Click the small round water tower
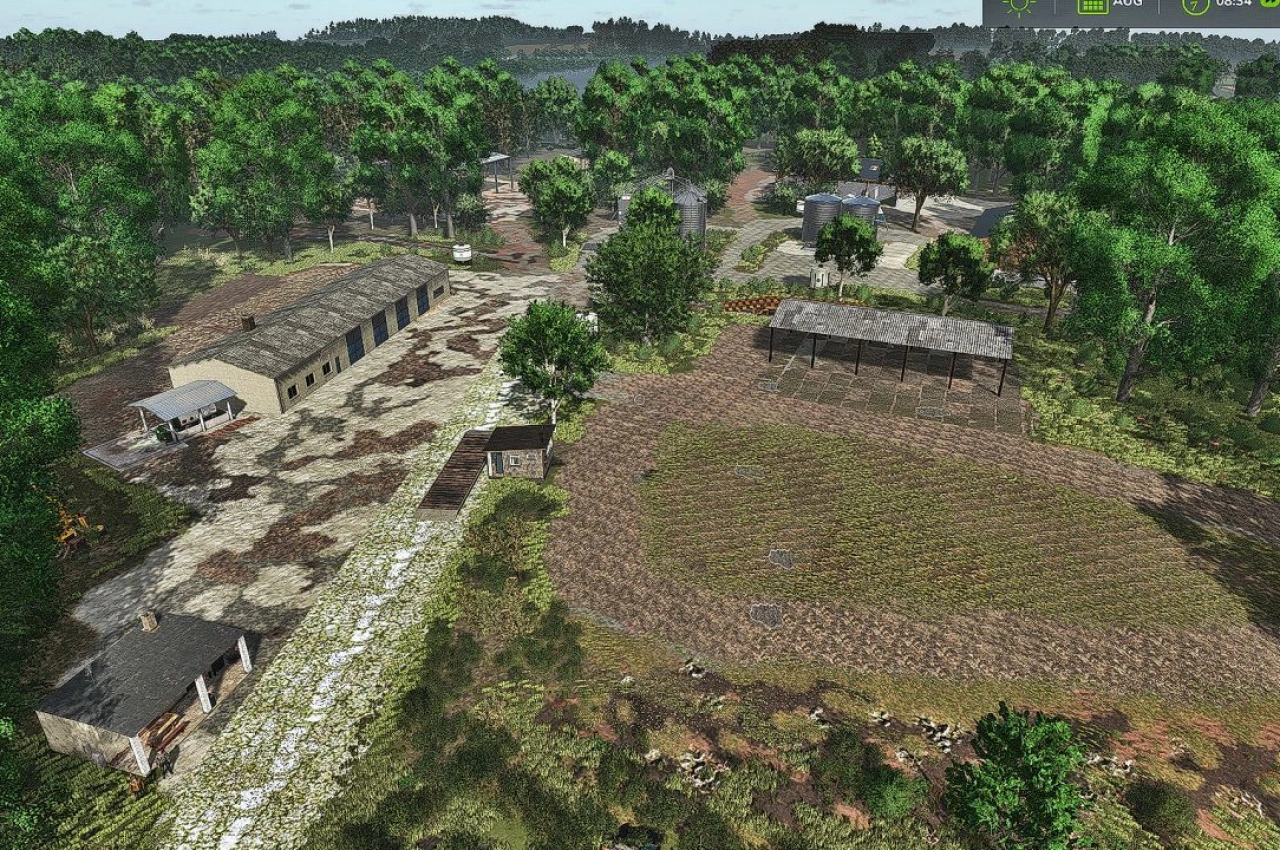The height and width of the screenshot is (850, 1280). click(x=463, y=252)
